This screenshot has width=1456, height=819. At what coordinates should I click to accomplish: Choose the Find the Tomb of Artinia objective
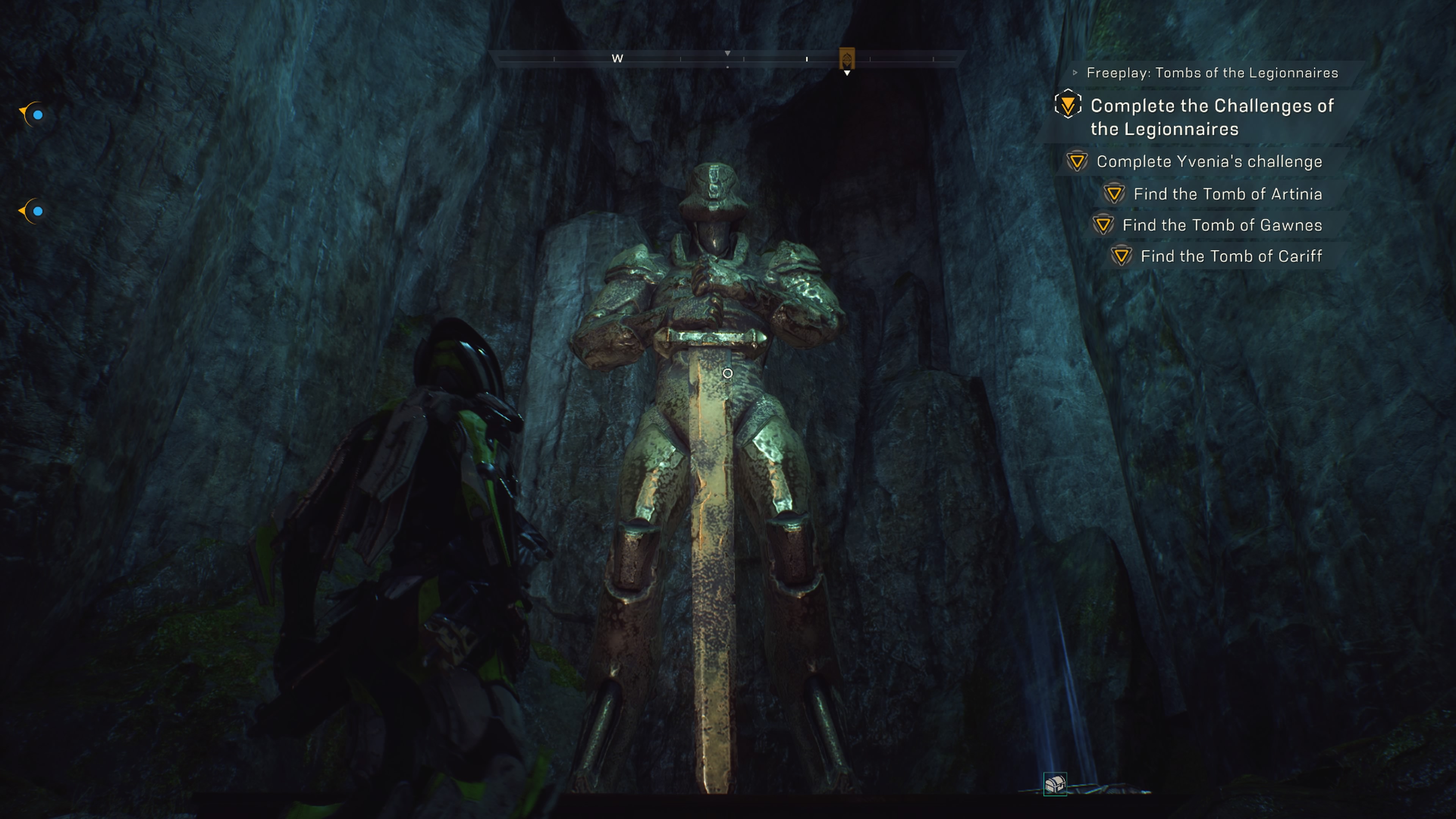(1227, 194)
